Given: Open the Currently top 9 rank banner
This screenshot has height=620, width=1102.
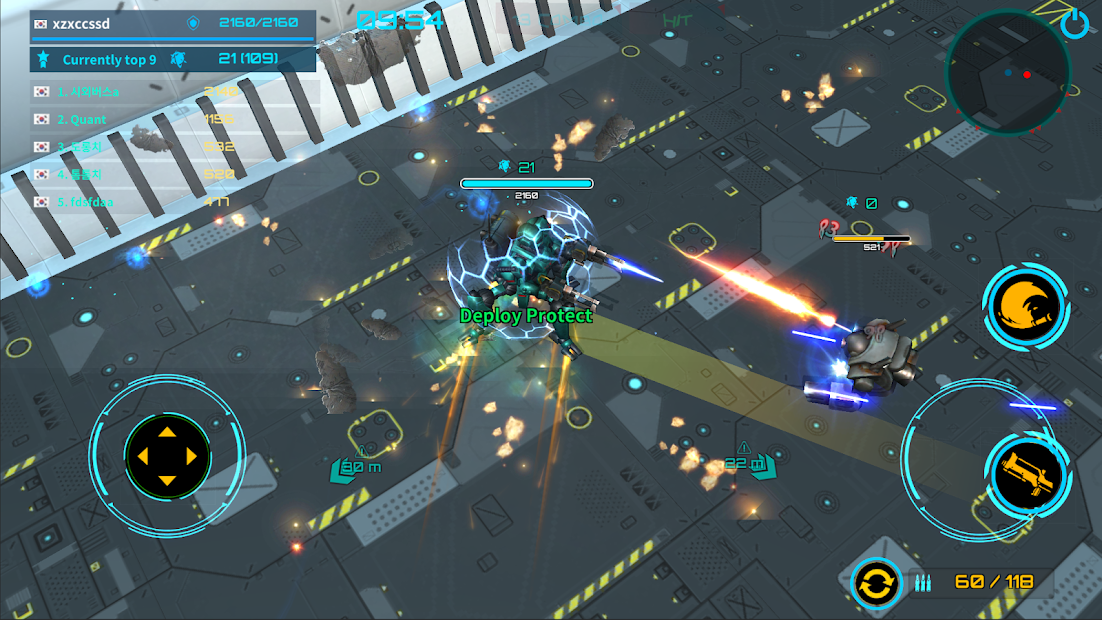Looking at the screenshot, I should point(173,59).
